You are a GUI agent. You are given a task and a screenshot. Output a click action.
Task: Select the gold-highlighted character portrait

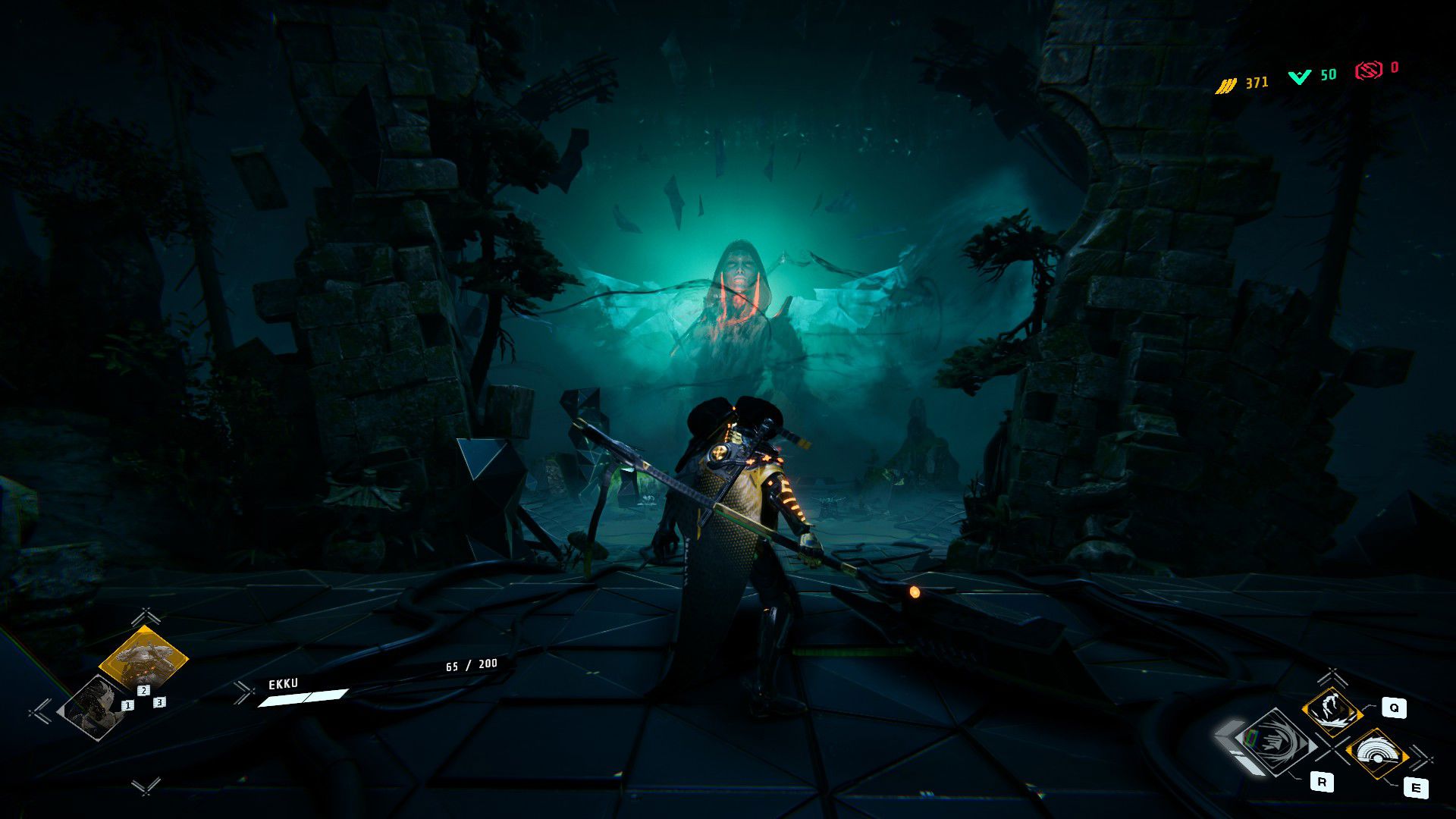tap(143, 658)
